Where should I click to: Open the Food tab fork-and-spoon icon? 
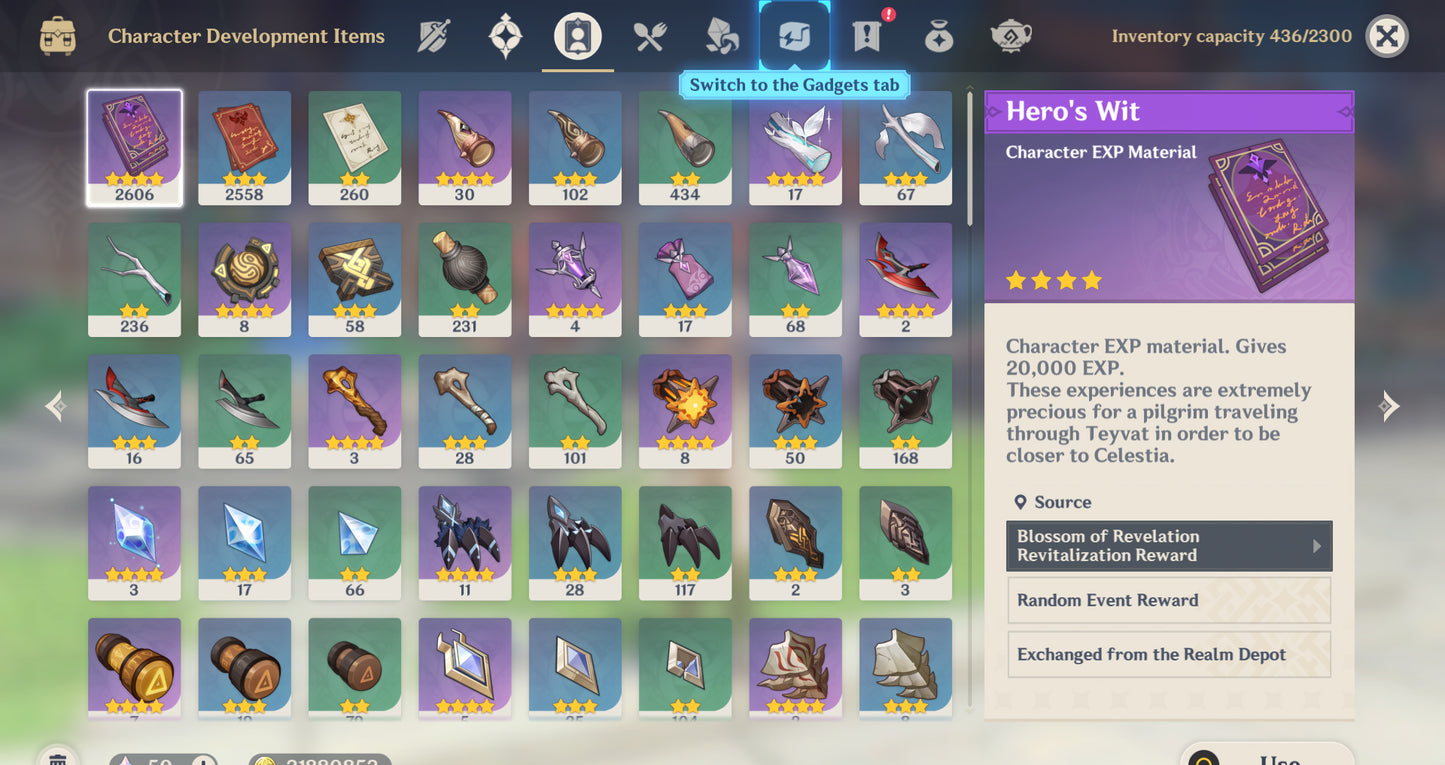click(648, 35)
